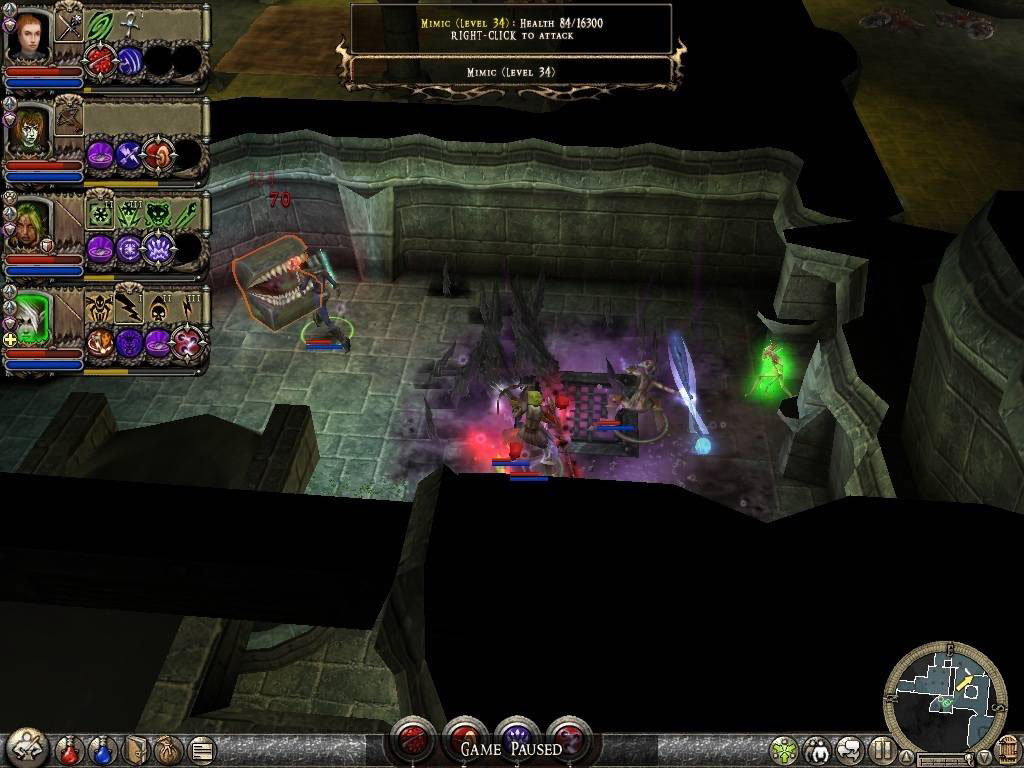
Task: Click the crossed weapons slot of first character
Action: [68, 26]
